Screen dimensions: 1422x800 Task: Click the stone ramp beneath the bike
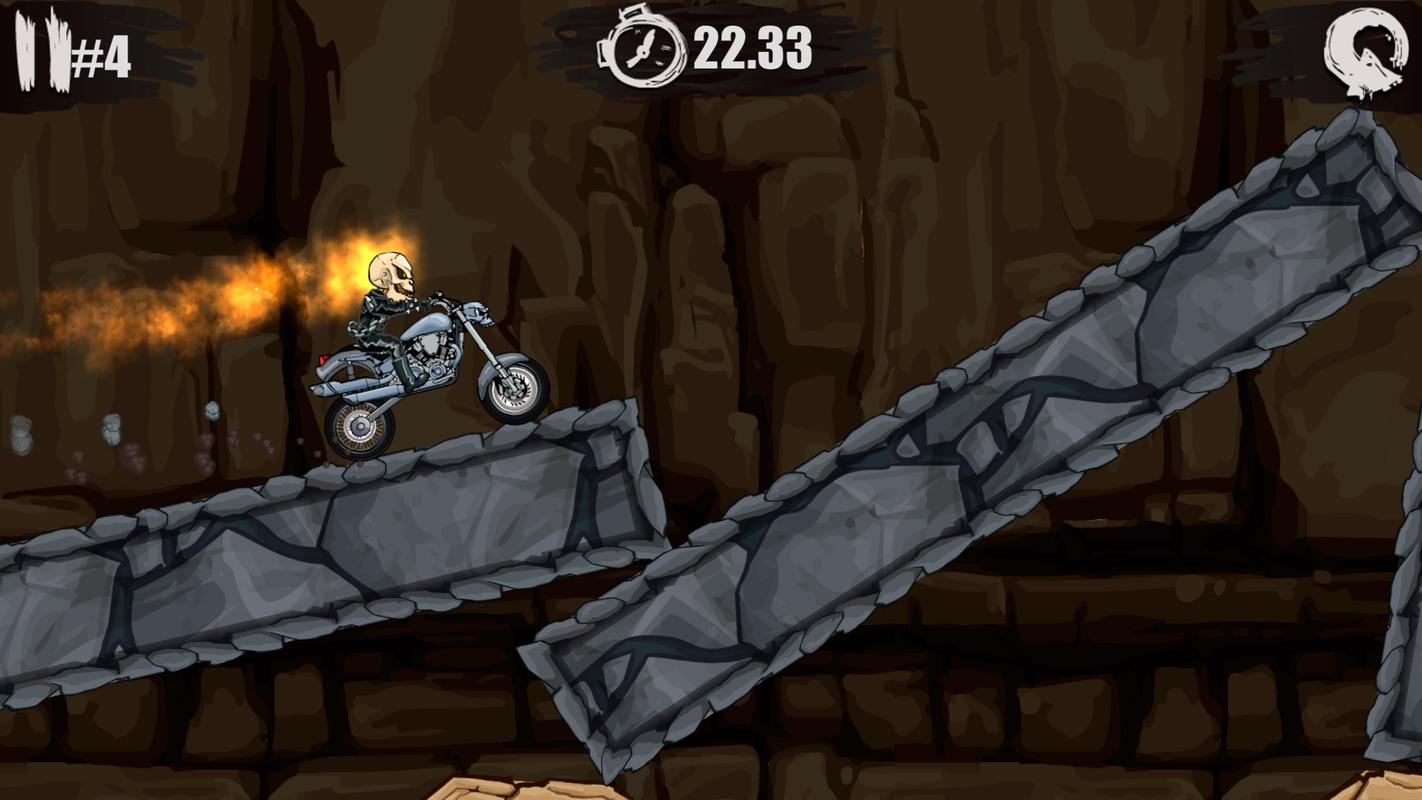point(400,530)
